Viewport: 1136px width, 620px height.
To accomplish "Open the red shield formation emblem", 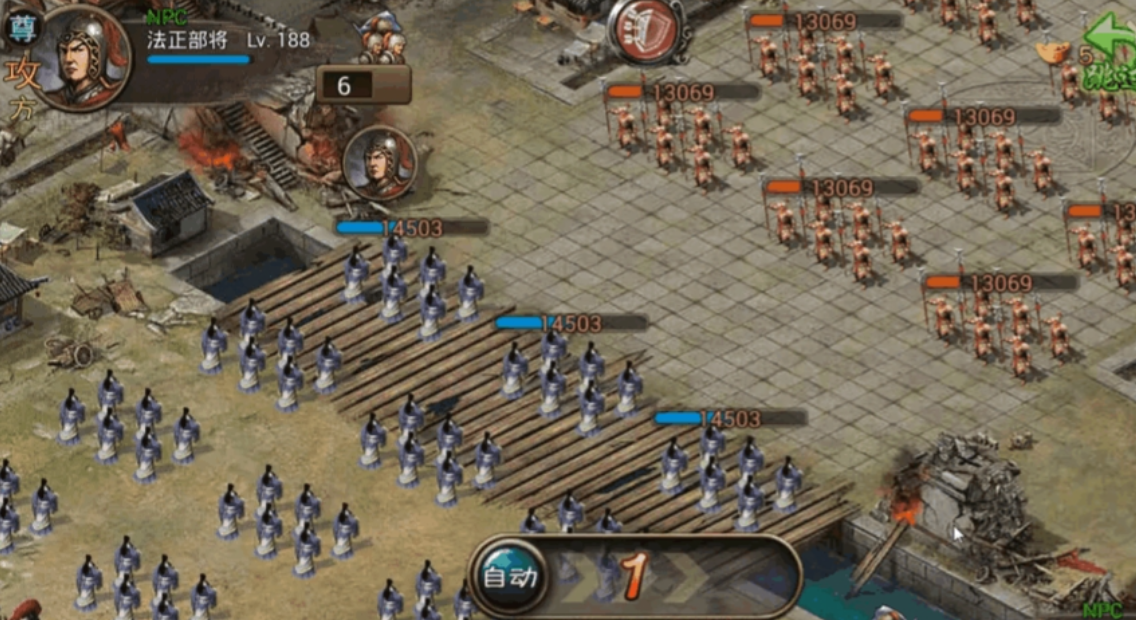I will coord(644,30).
